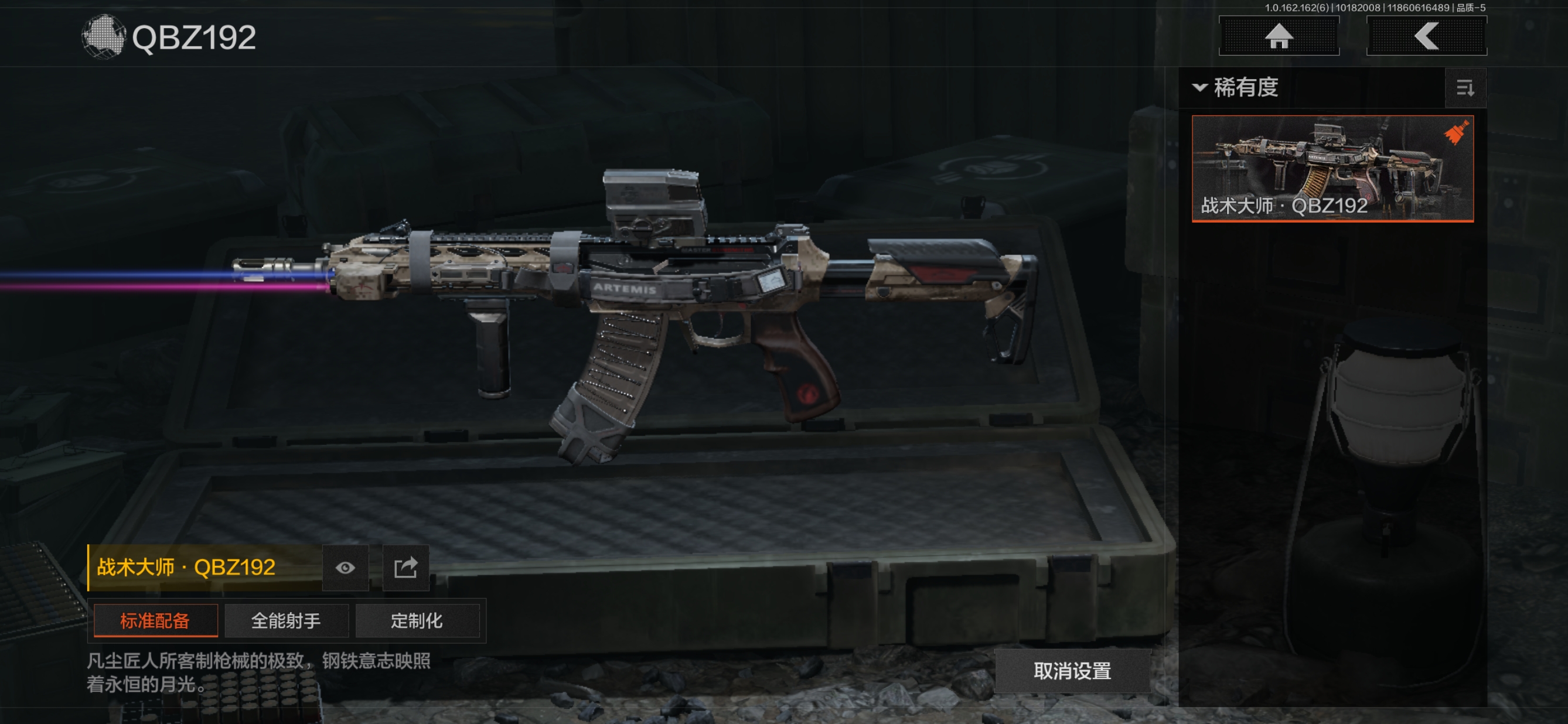Switch to the 标准配备 tab
Screen dimensions: 1568x724
[x=155, y=620]
